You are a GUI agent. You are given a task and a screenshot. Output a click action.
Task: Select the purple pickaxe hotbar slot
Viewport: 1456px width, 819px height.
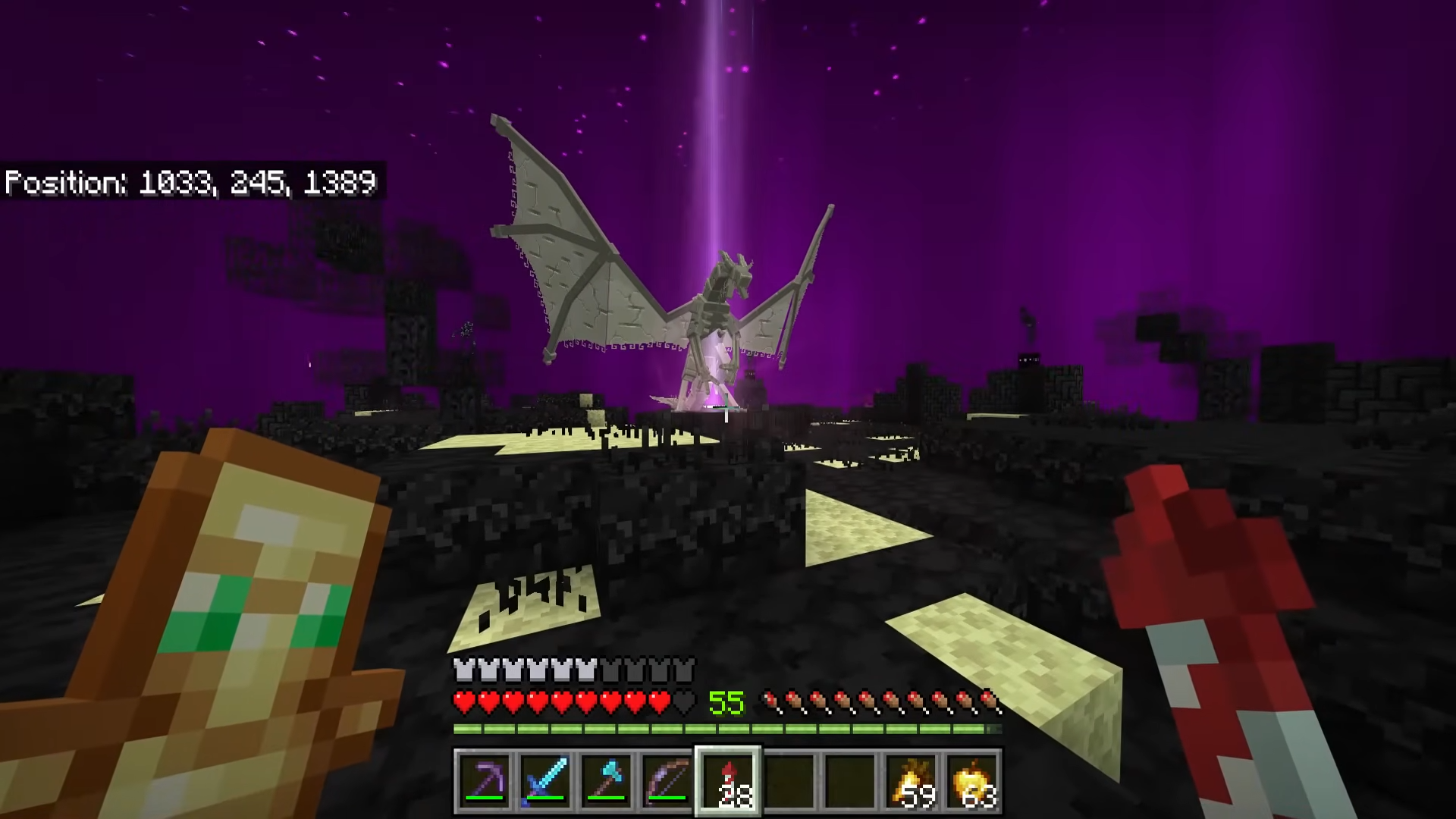point(485,781)
